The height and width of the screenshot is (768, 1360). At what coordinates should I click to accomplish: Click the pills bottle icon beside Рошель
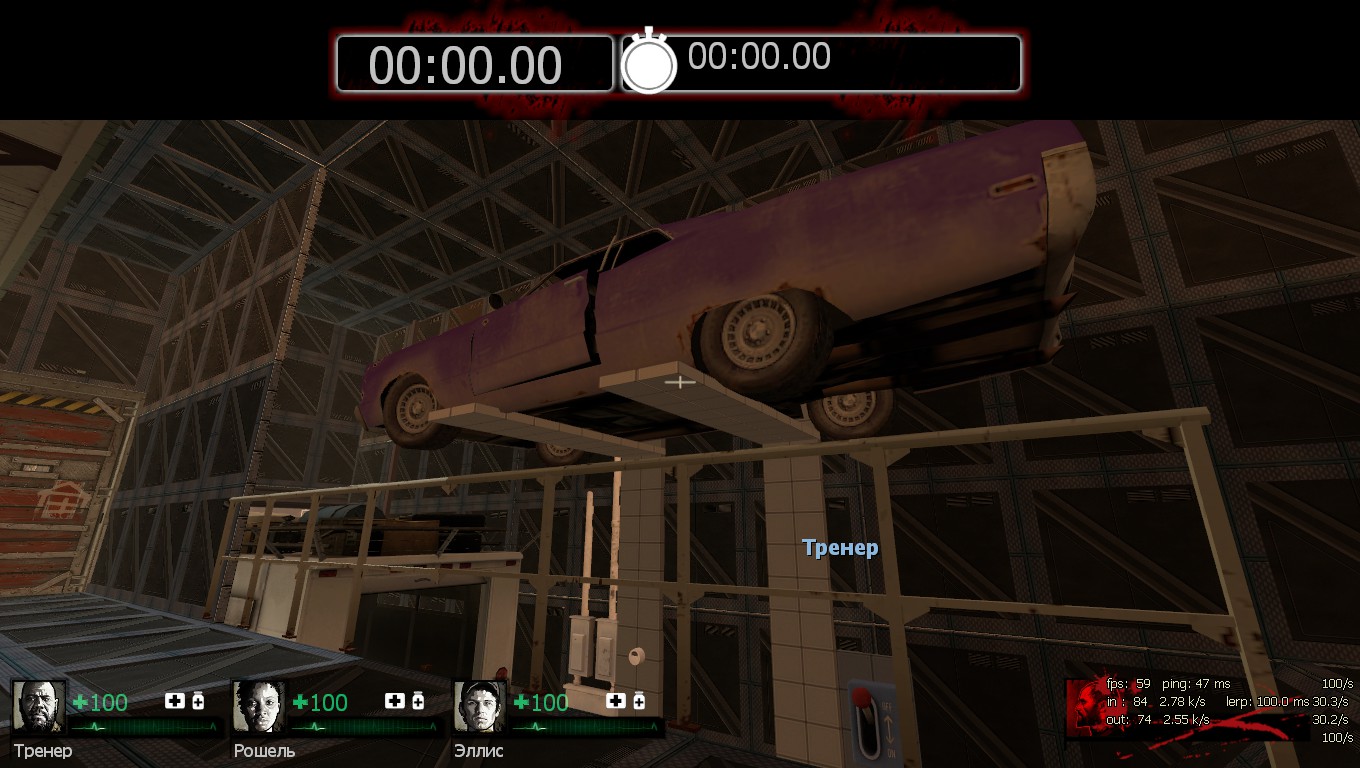pos(418,701)
